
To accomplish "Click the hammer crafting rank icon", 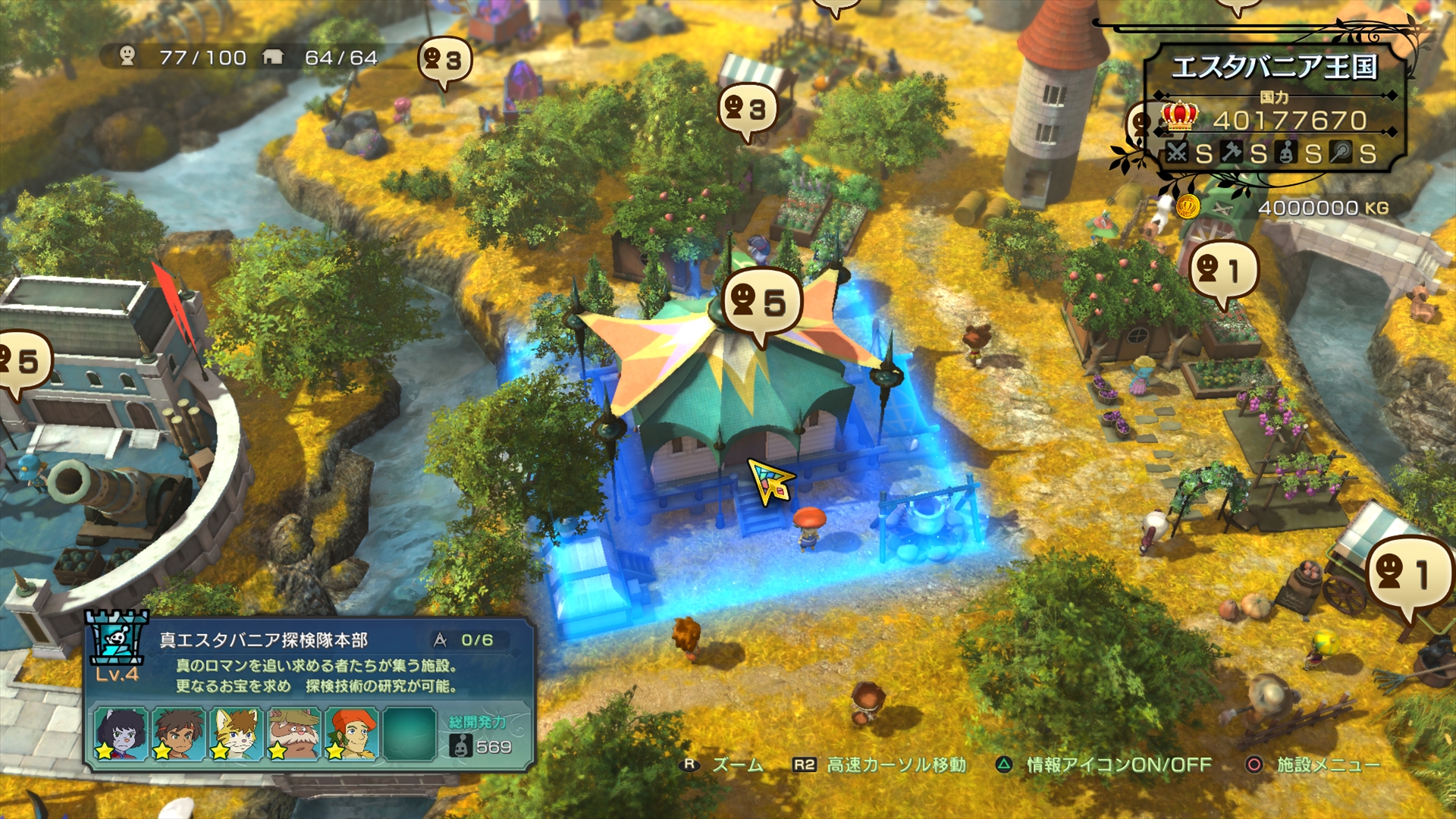I will [x=1232, y=152].
